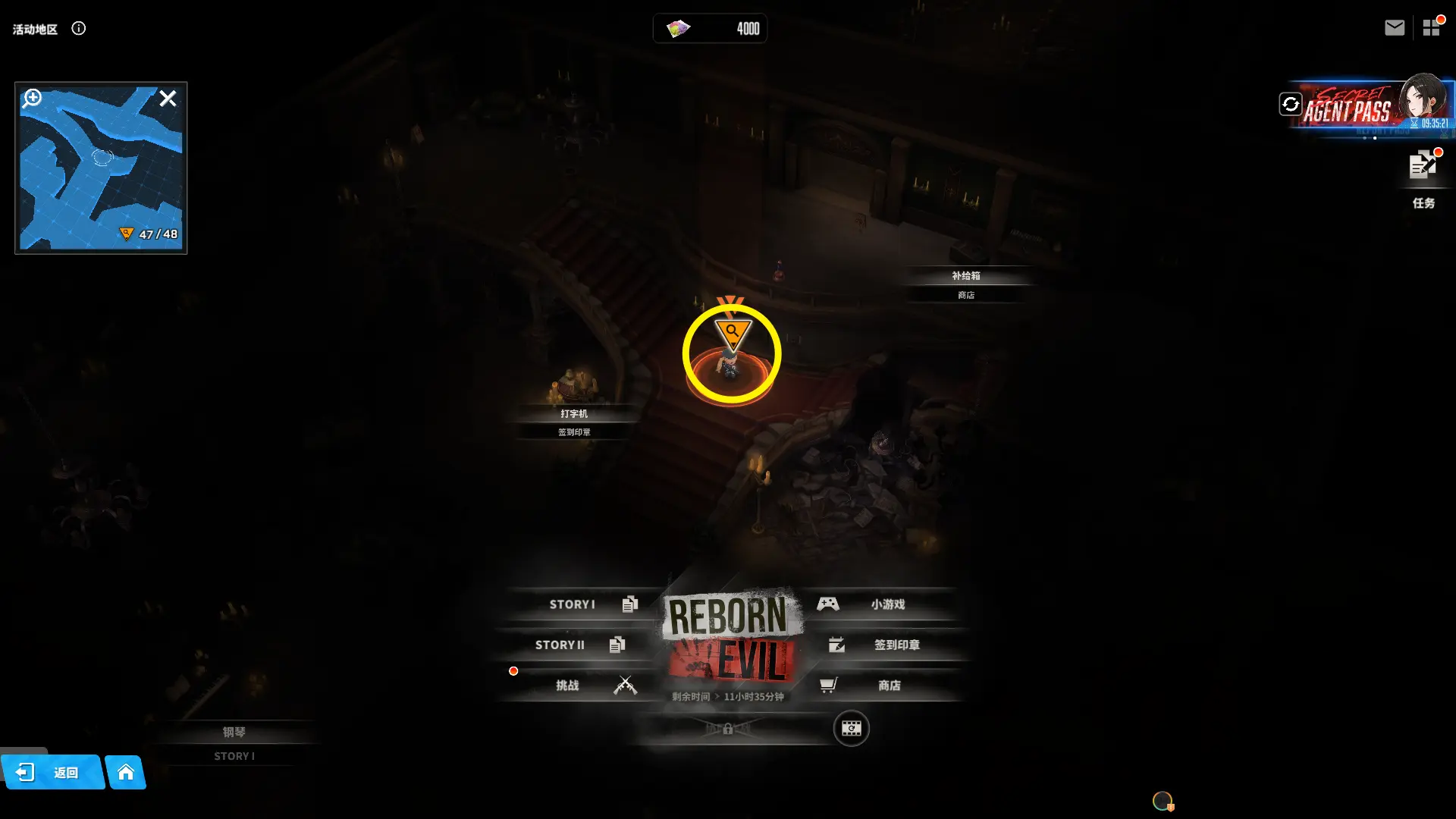Open the grid menu icon

(1431, 28)
